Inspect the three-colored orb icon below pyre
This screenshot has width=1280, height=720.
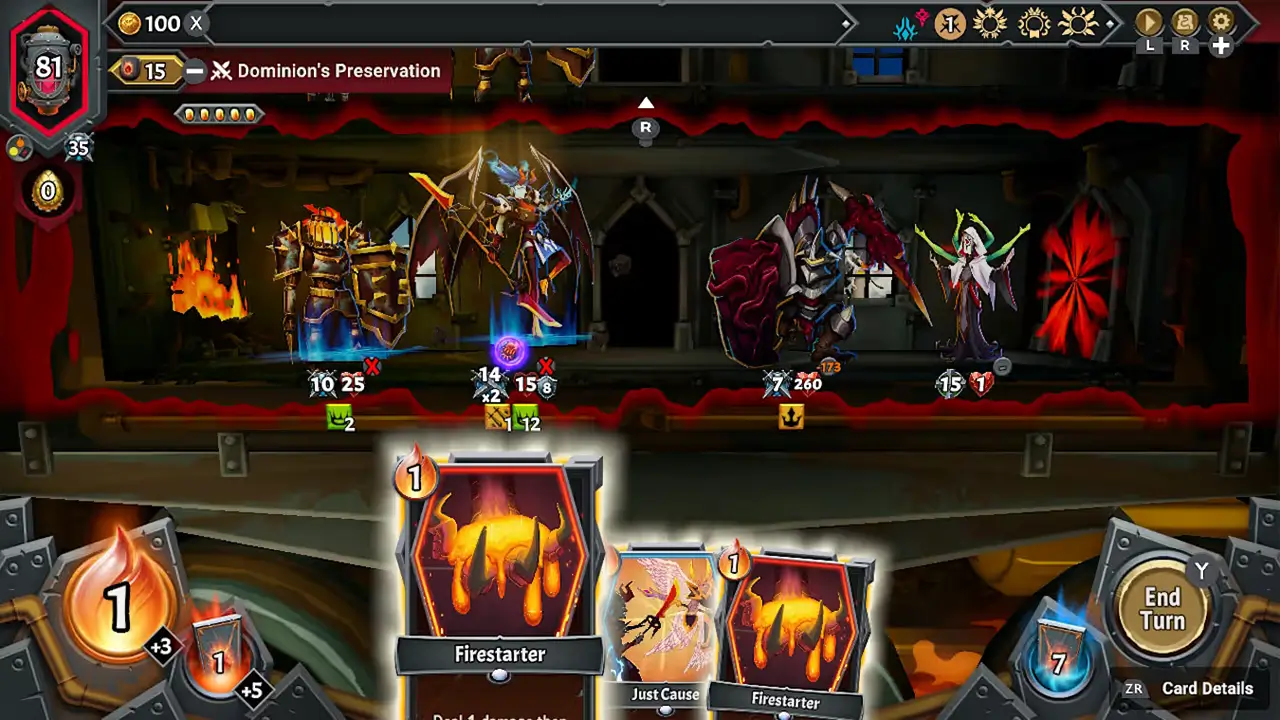pyautogui.click(x=17, y=148)
